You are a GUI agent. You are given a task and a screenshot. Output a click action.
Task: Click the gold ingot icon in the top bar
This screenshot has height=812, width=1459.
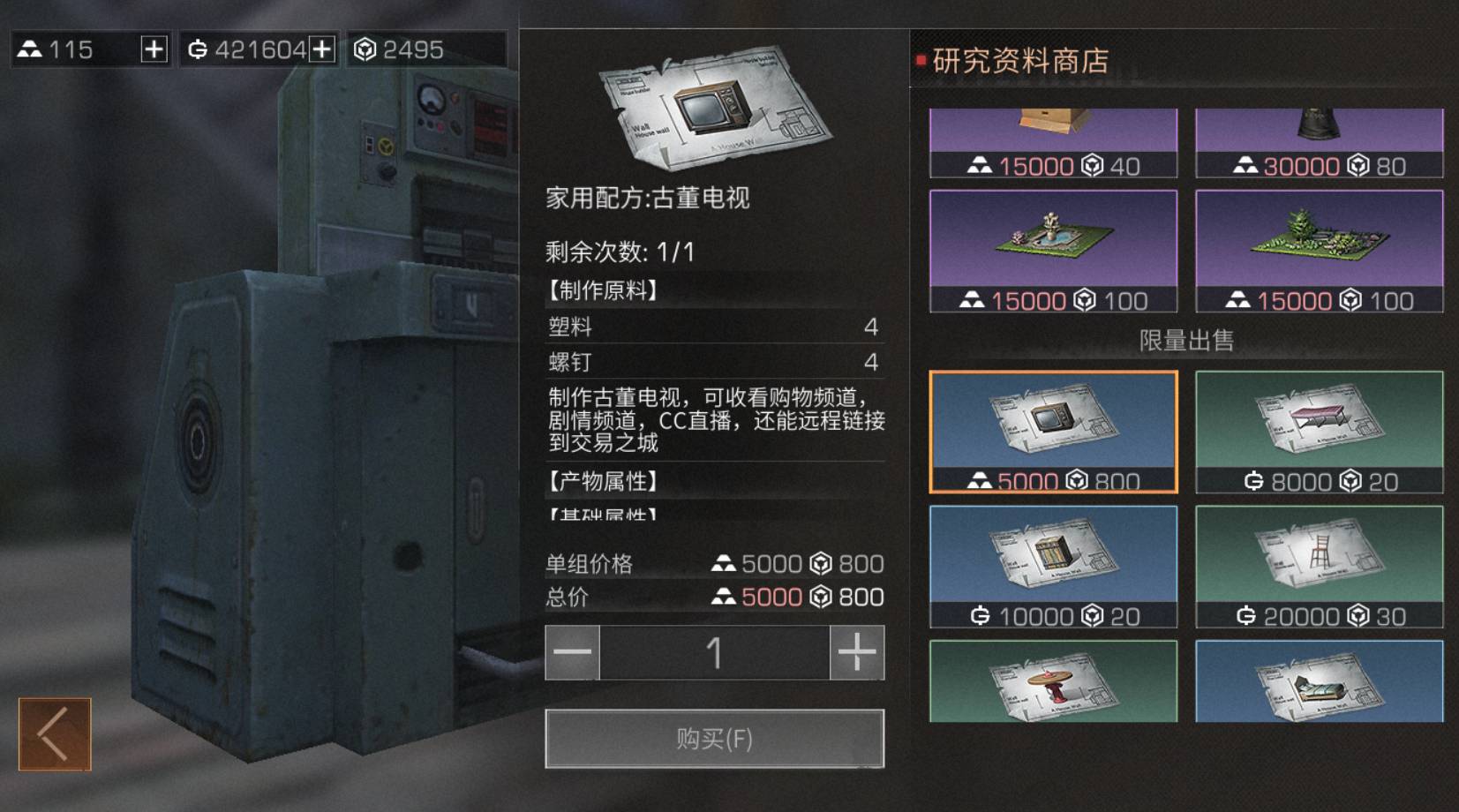(x=33, y=49)
